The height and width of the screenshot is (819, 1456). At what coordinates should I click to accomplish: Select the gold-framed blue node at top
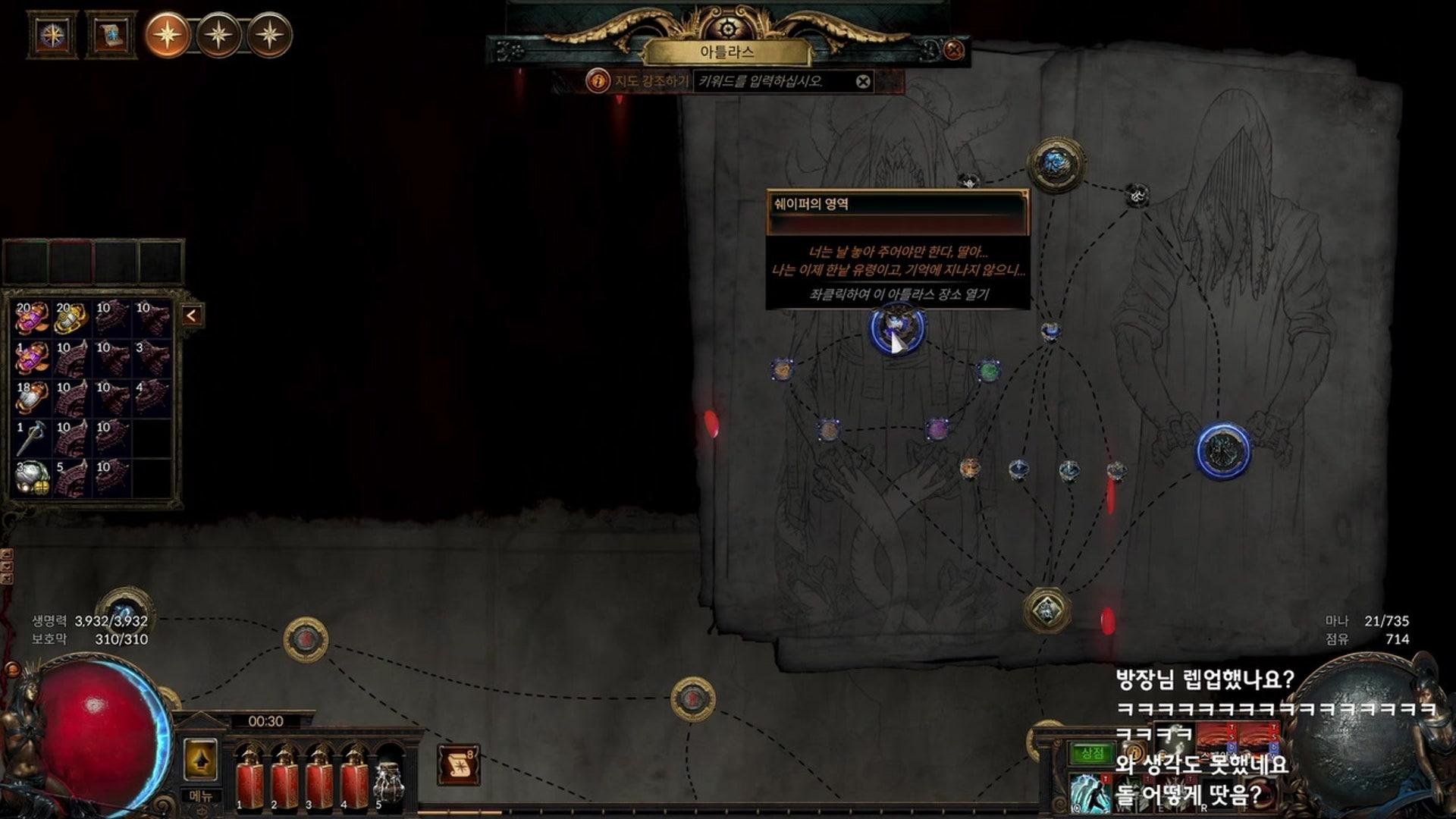tap(1055, 163)
